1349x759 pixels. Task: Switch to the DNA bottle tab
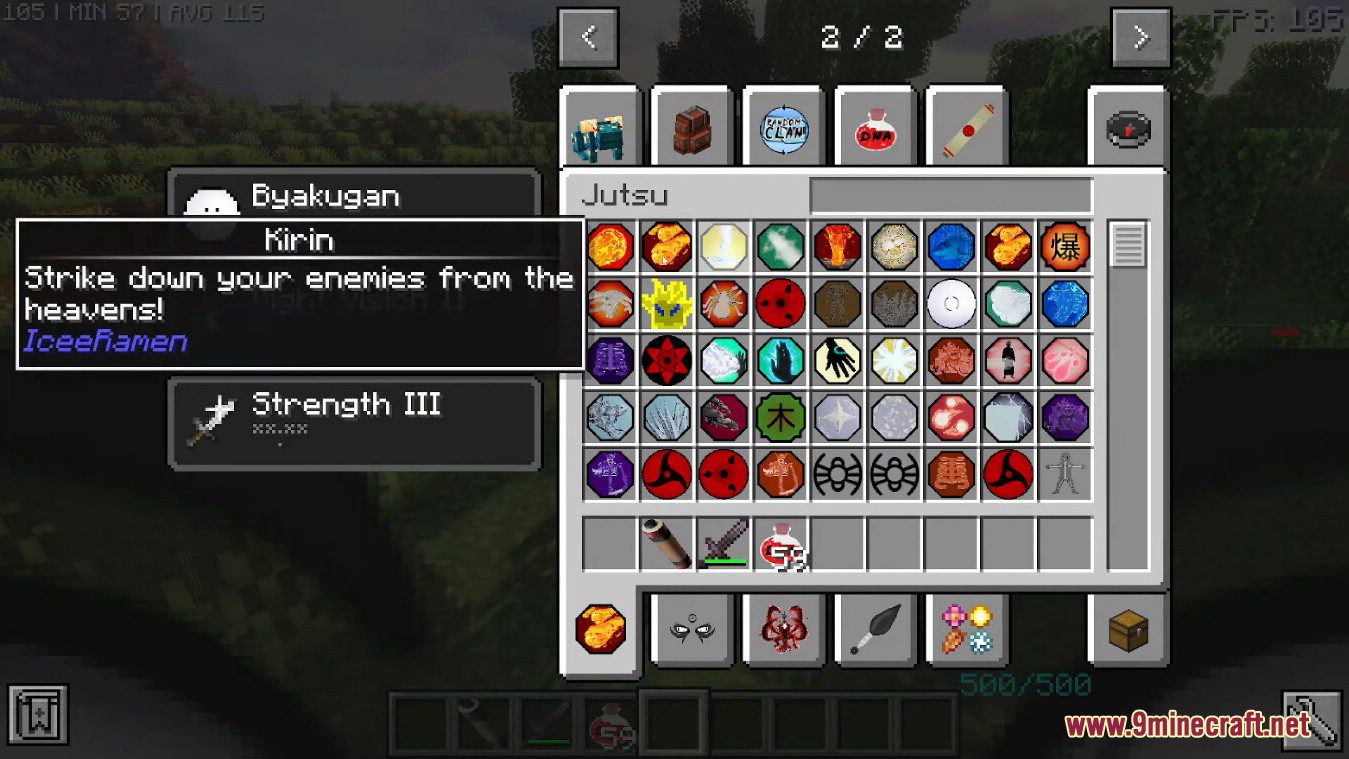pos(874,128)
